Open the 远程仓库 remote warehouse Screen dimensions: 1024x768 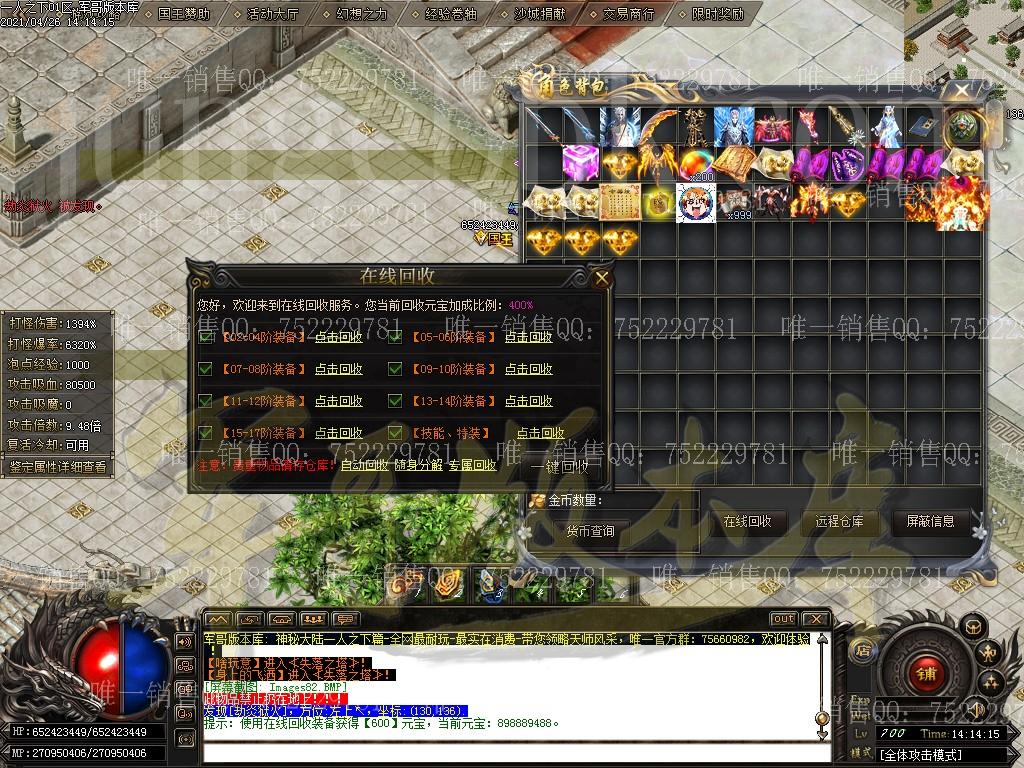click(x=839, y=521)
